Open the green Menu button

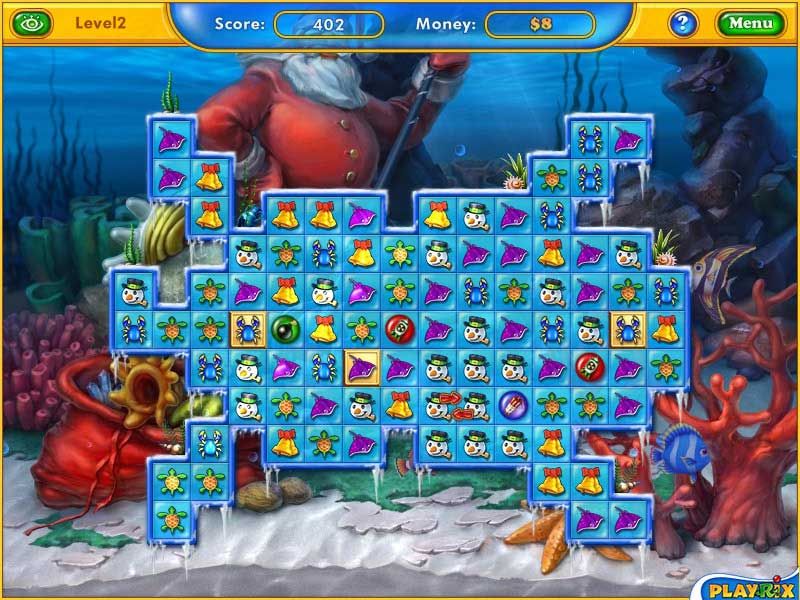(x=750, y=23)
